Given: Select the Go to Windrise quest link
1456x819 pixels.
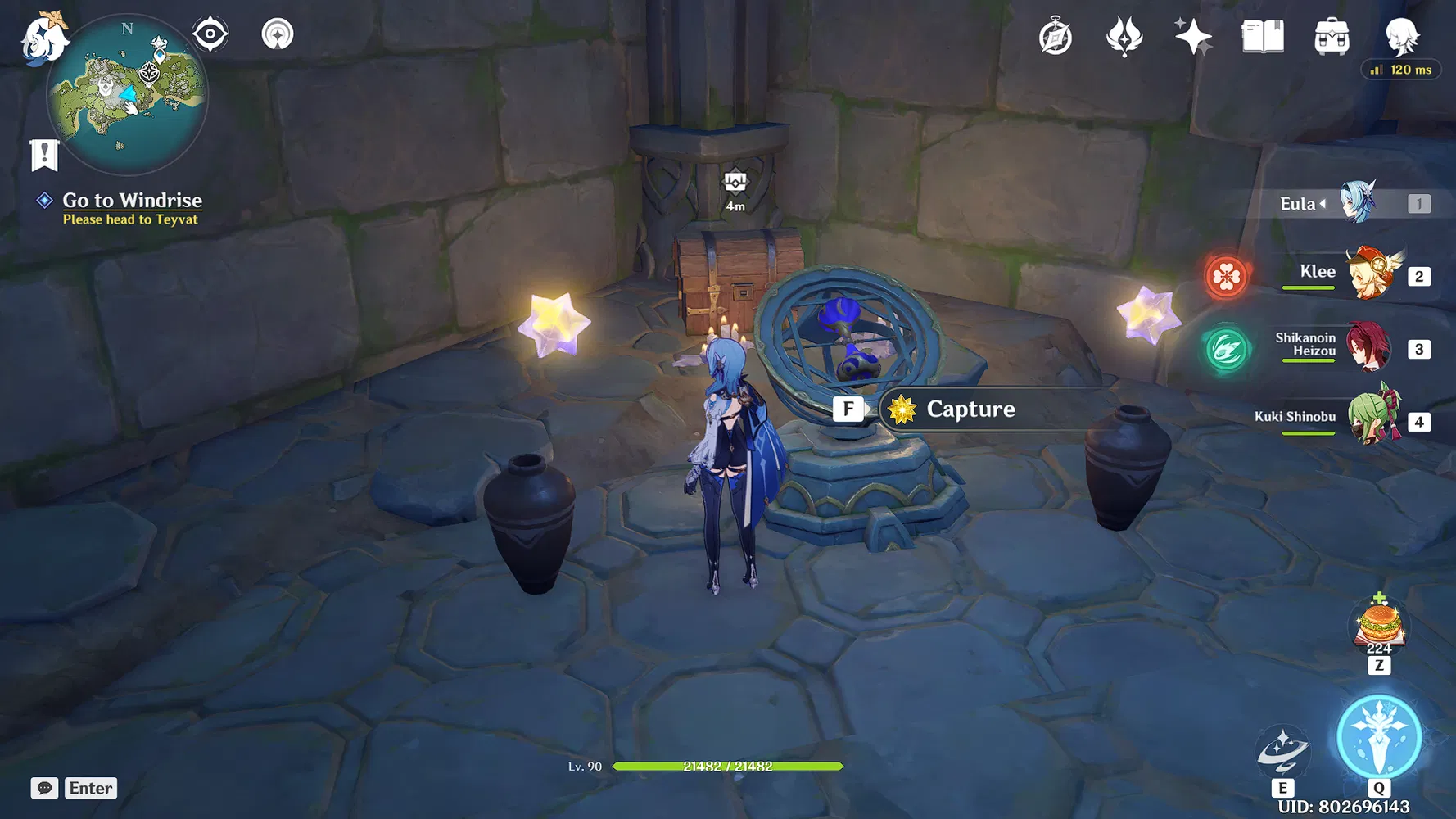Looking at the screenshot, I should 132,201.
